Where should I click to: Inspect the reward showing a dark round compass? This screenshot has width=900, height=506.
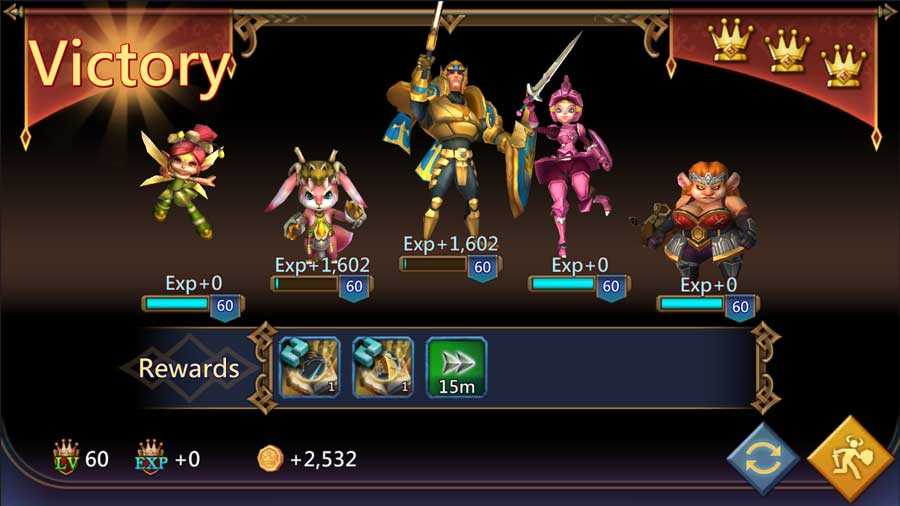pyautogui.click(x=310, y=367)
